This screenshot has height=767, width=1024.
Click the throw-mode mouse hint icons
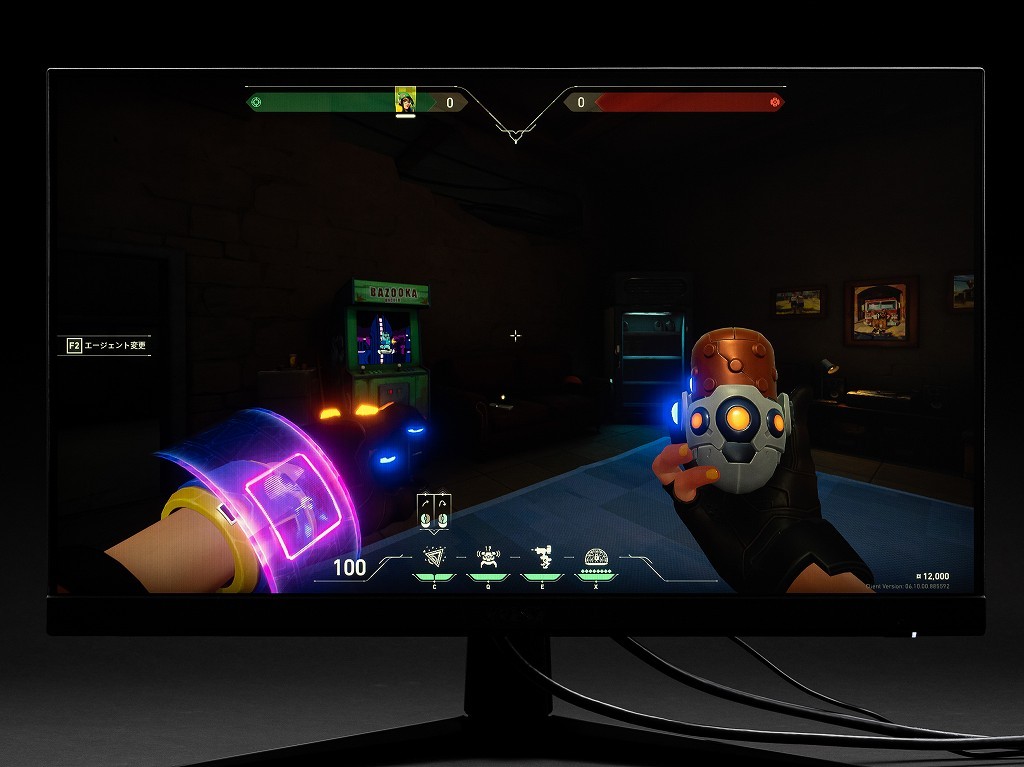pos(434,511)
